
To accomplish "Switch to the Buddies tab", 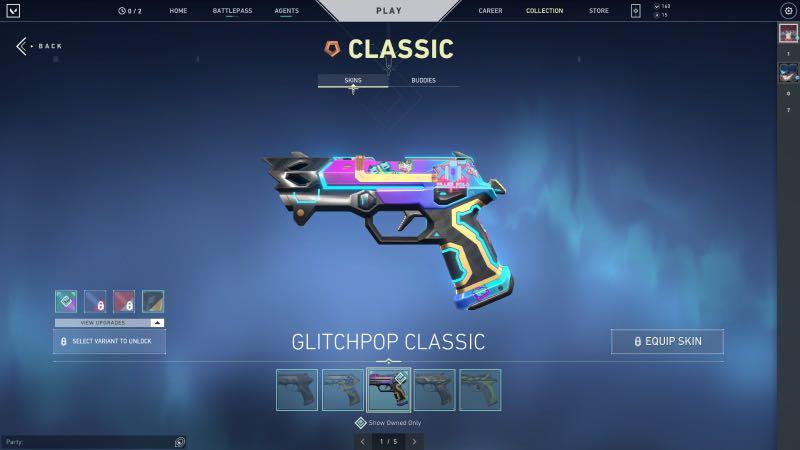I will (423, 80).
